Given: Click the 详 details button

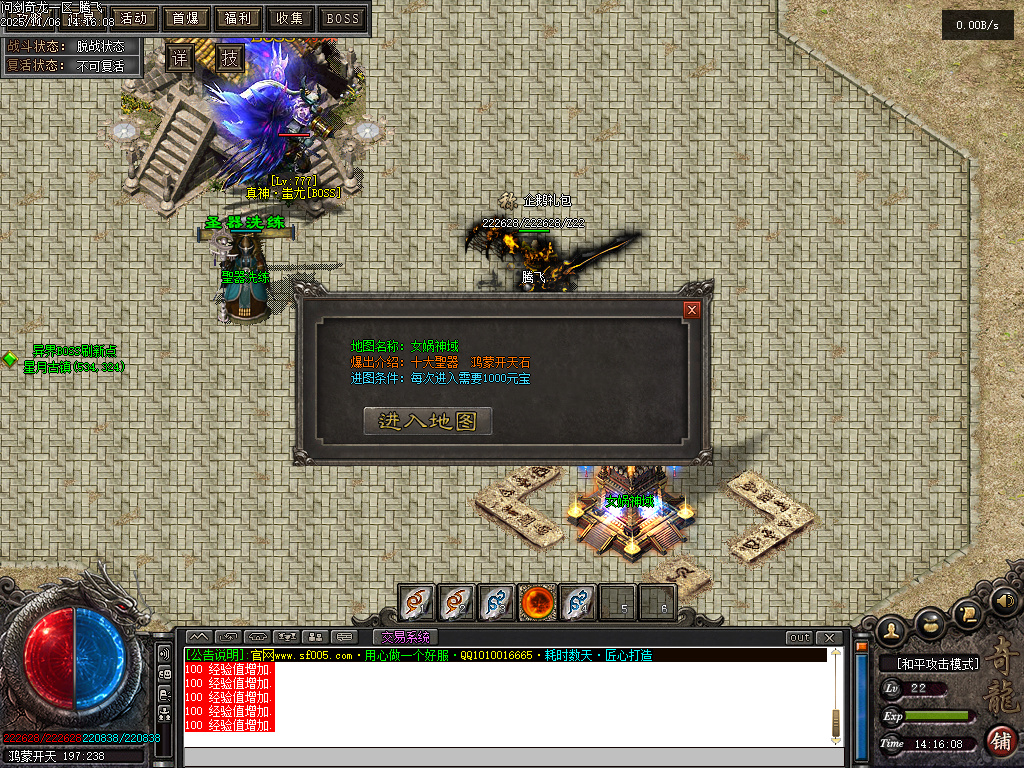Looking at the screenshot, I should click(x=179, y=58).
